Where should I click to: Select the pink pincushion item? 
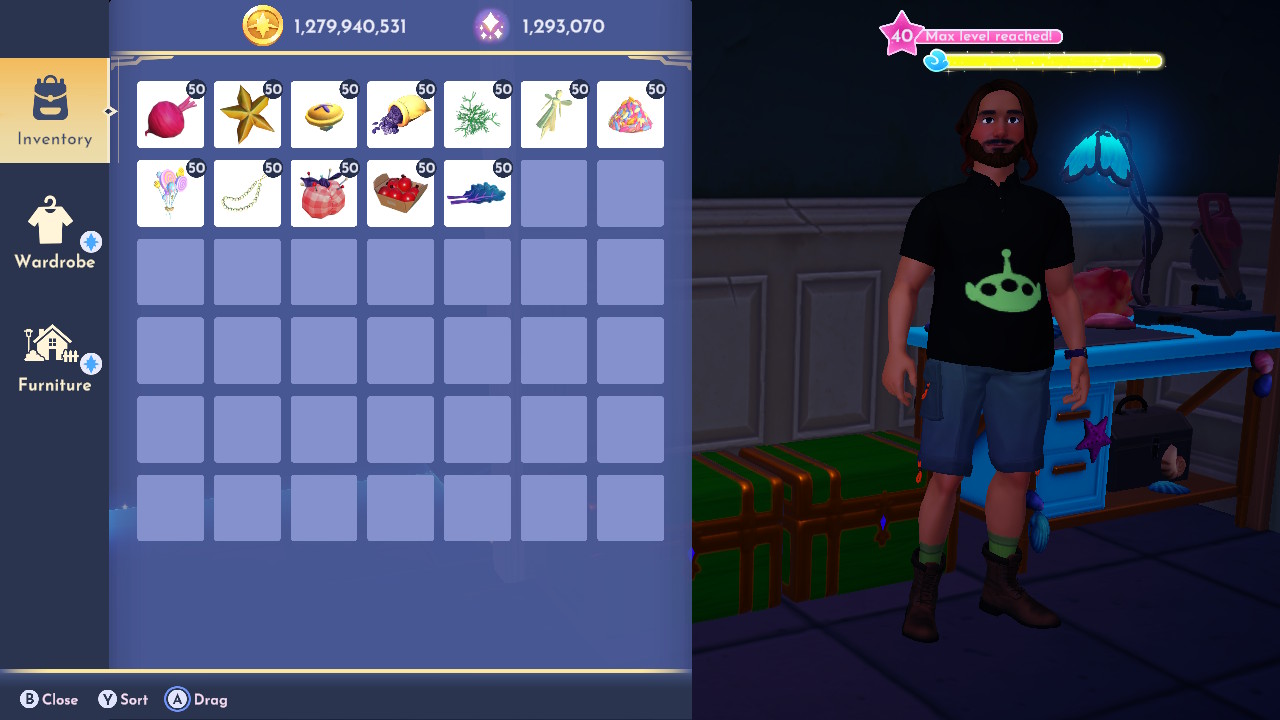coord(323,193)
